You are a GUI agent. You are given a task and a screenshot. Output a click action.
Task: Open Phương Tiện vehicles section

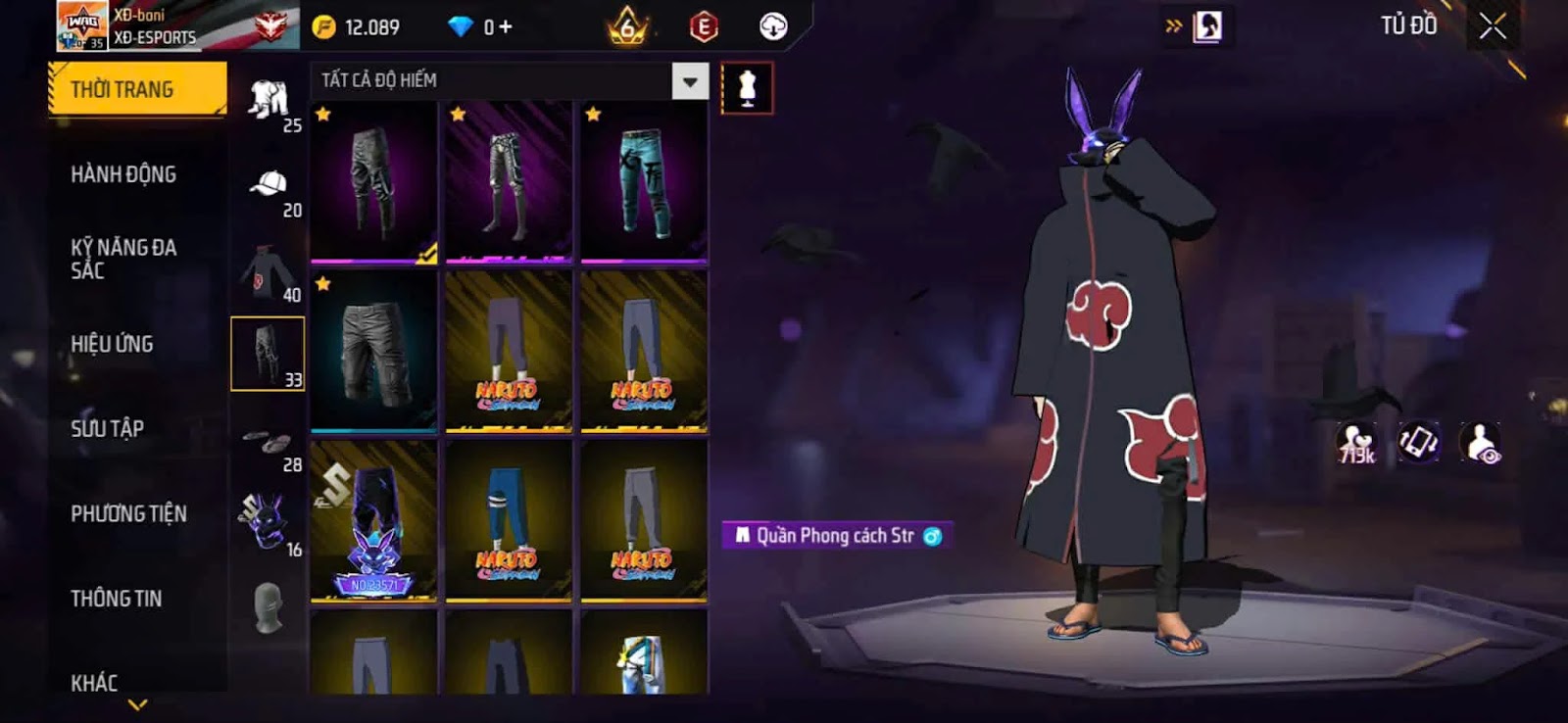click(128, 513)
